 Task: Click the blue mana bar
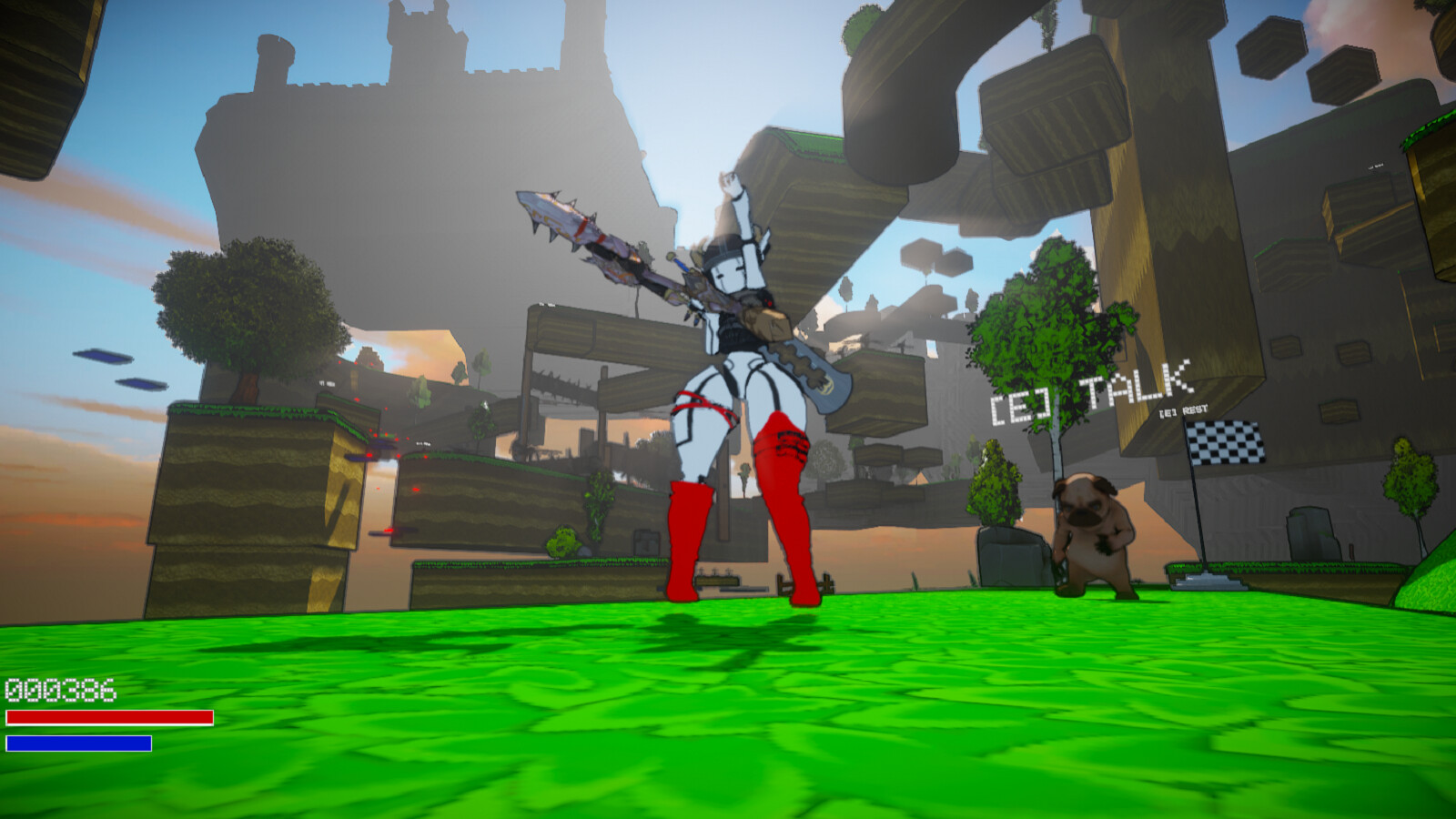click(x=80, y=742)
